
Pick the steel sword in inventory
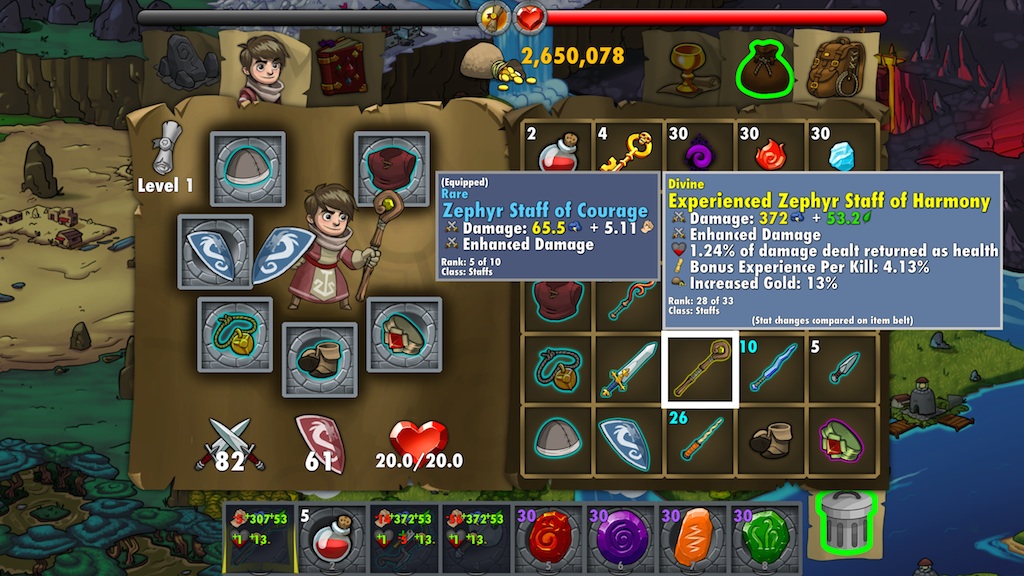coord(628,369)
